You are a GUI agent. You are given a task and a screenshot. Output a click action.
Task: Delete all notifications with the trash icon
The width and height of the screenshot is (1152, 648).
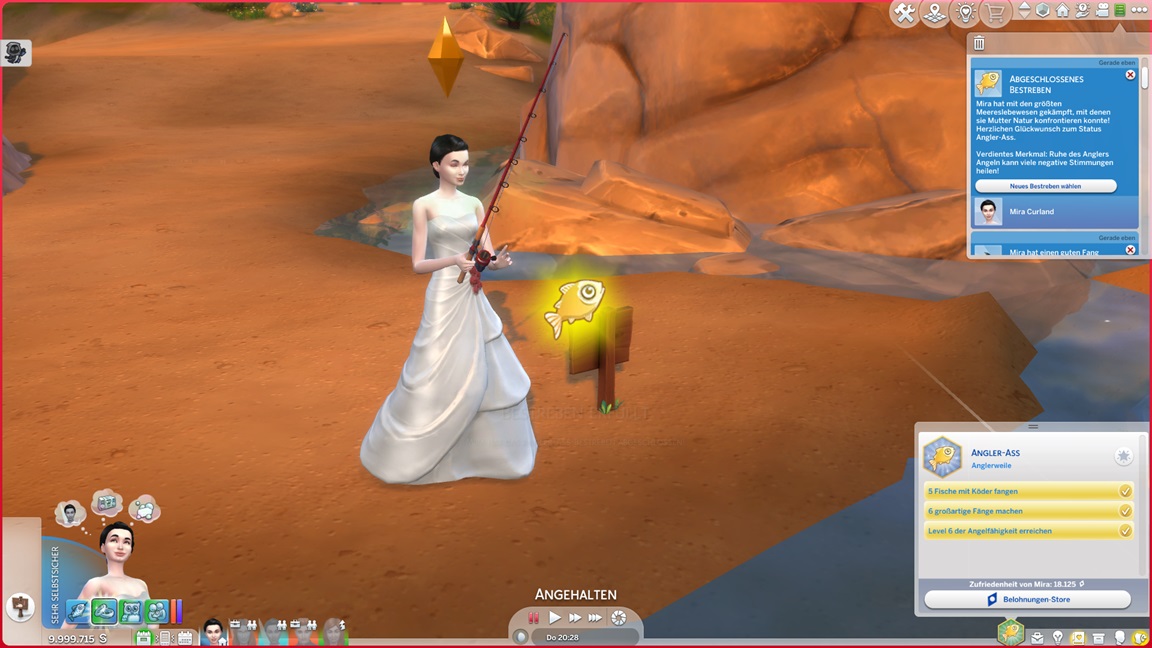pos(979,43)
